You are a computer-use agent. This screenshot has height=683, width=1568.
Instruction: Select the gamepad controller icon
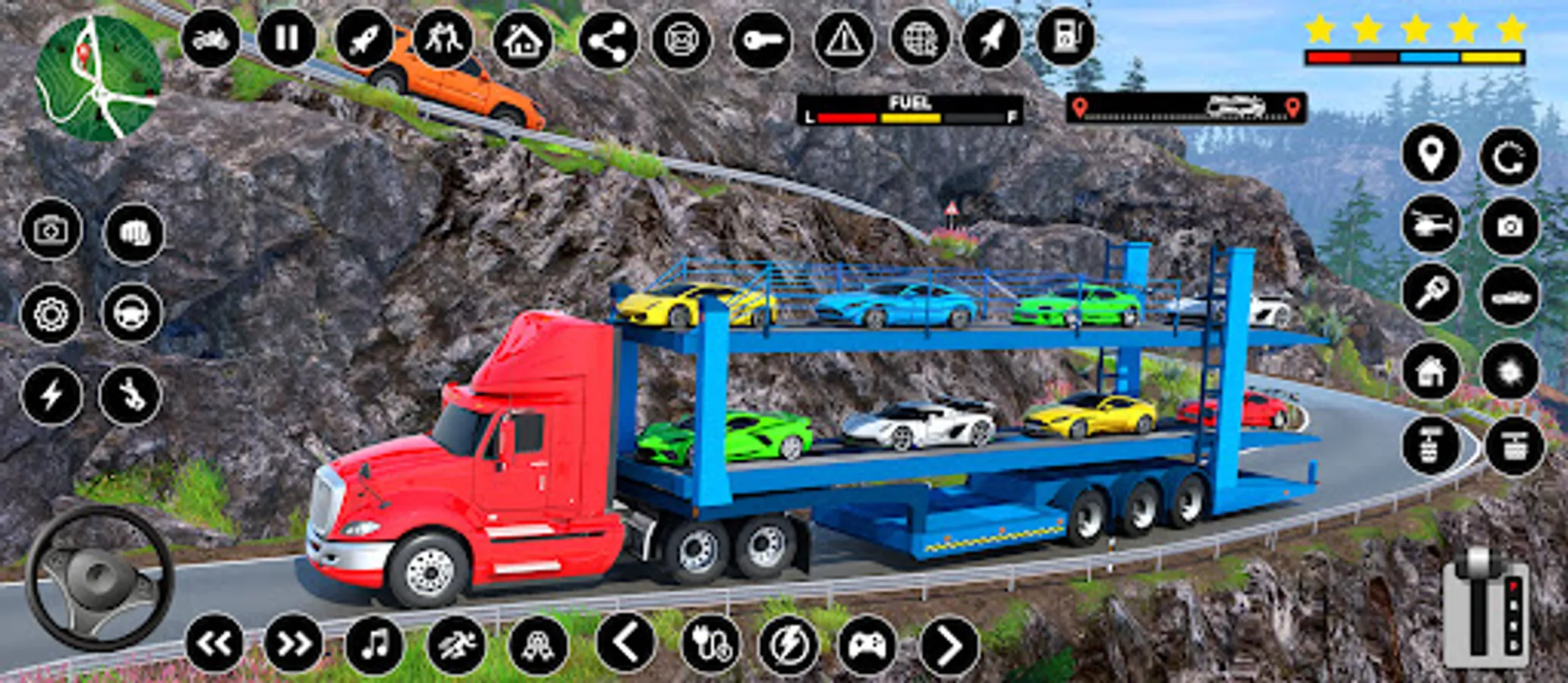[867, 646]
